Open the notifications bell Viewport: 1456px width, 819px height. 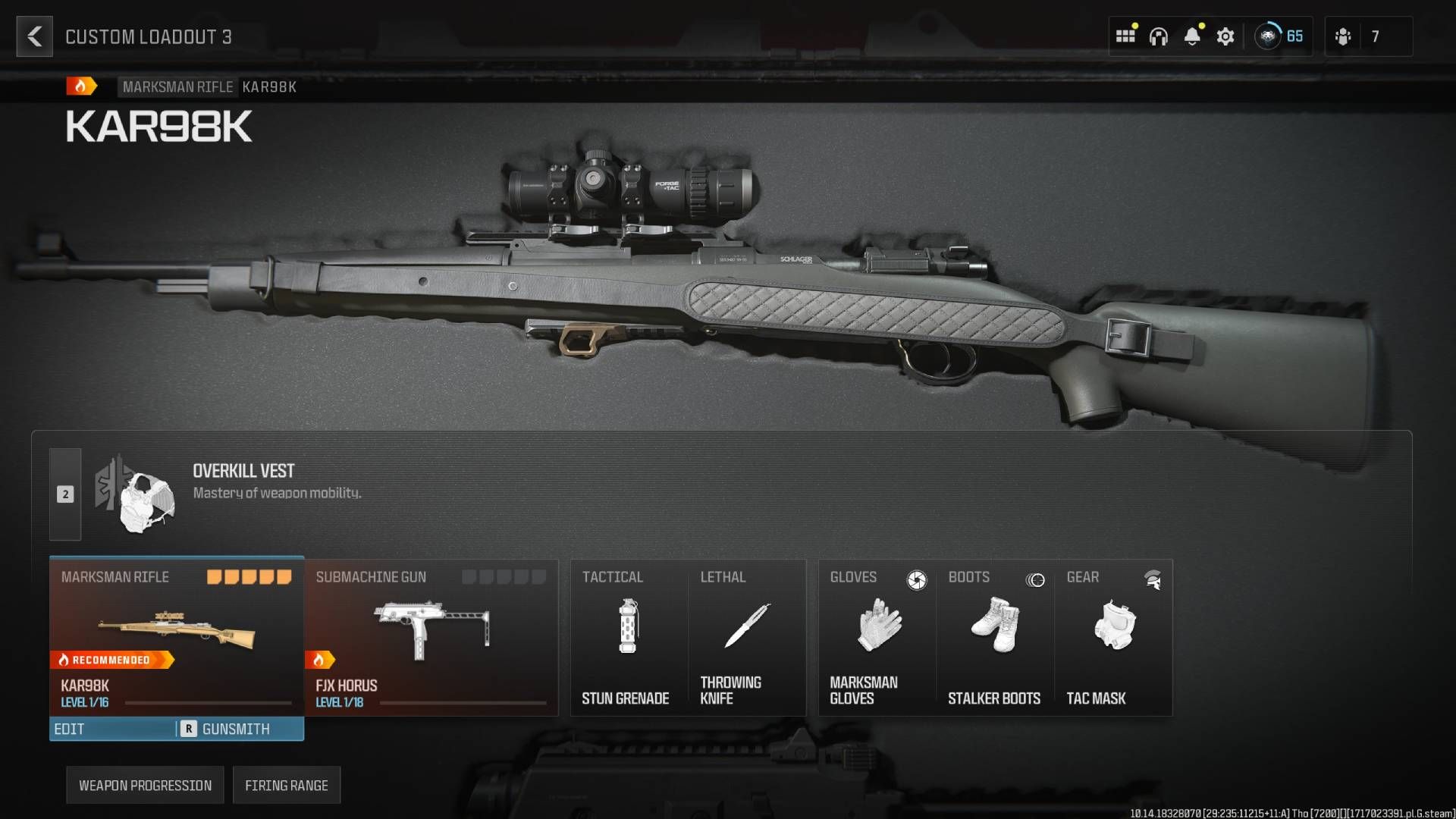pos(1192,36)
